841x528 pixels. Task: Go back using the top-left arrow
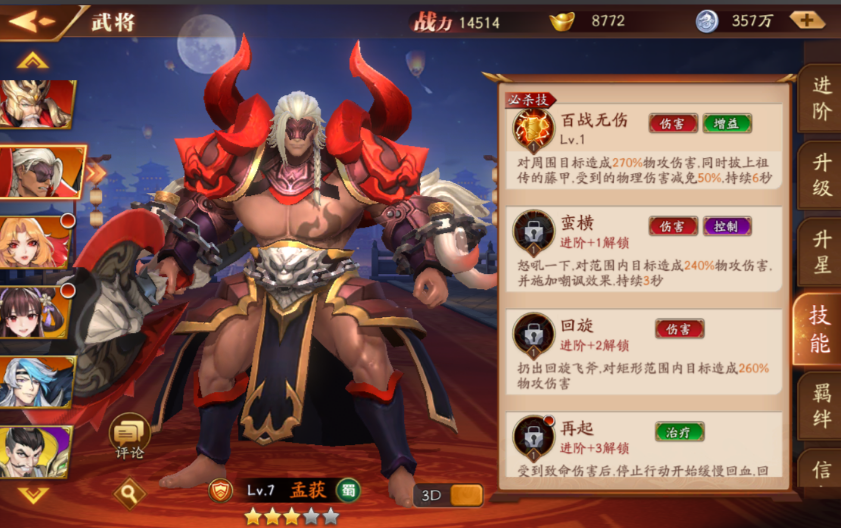pos(32,20)
